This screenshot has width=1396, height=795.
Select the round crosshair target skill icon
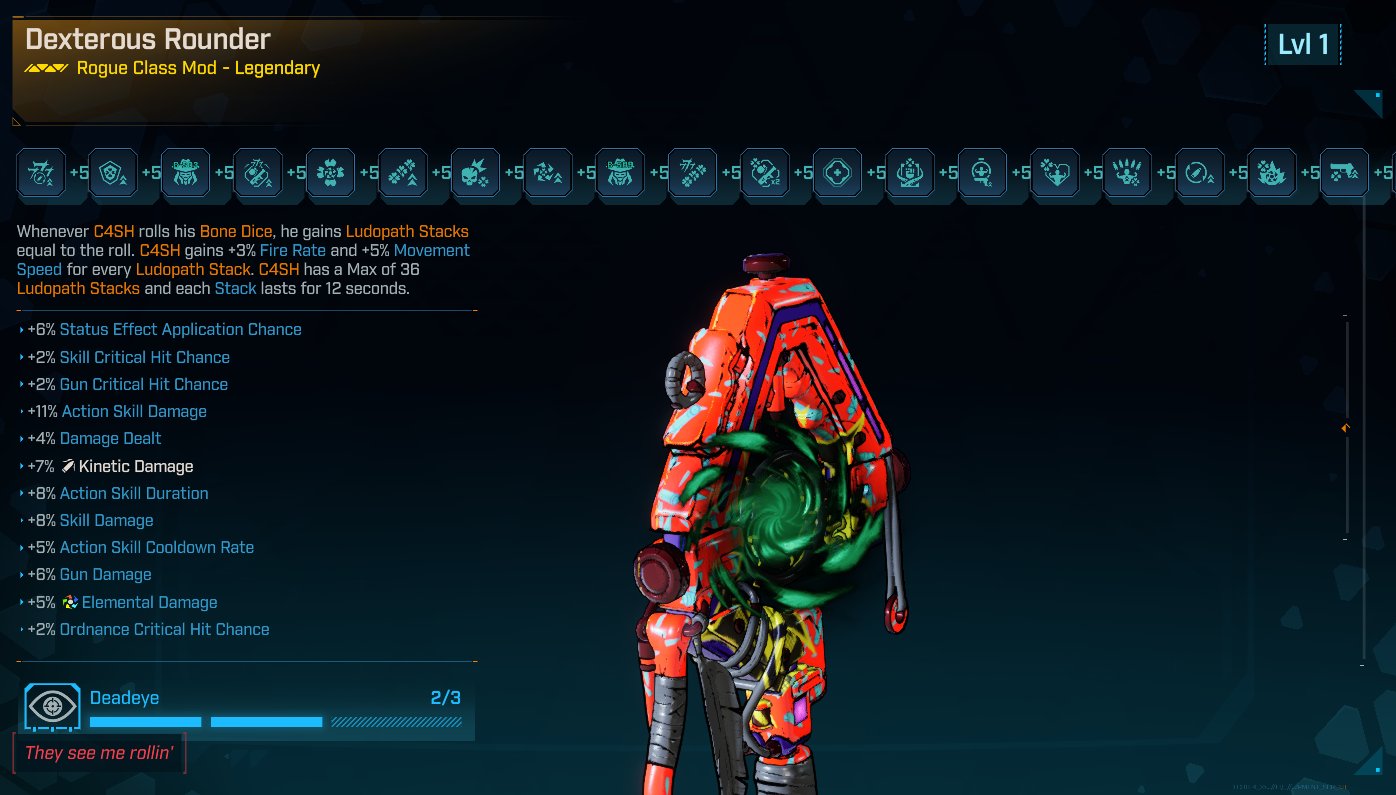pos(837,174)
